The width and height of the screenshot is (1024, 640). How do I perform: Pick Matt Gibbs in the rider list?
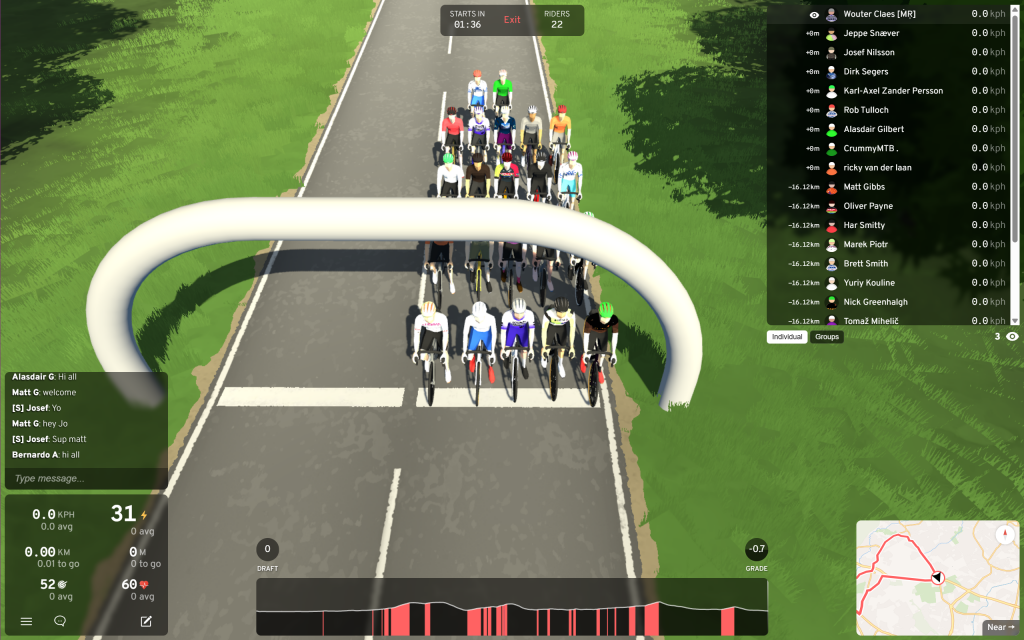pos(864,187)
